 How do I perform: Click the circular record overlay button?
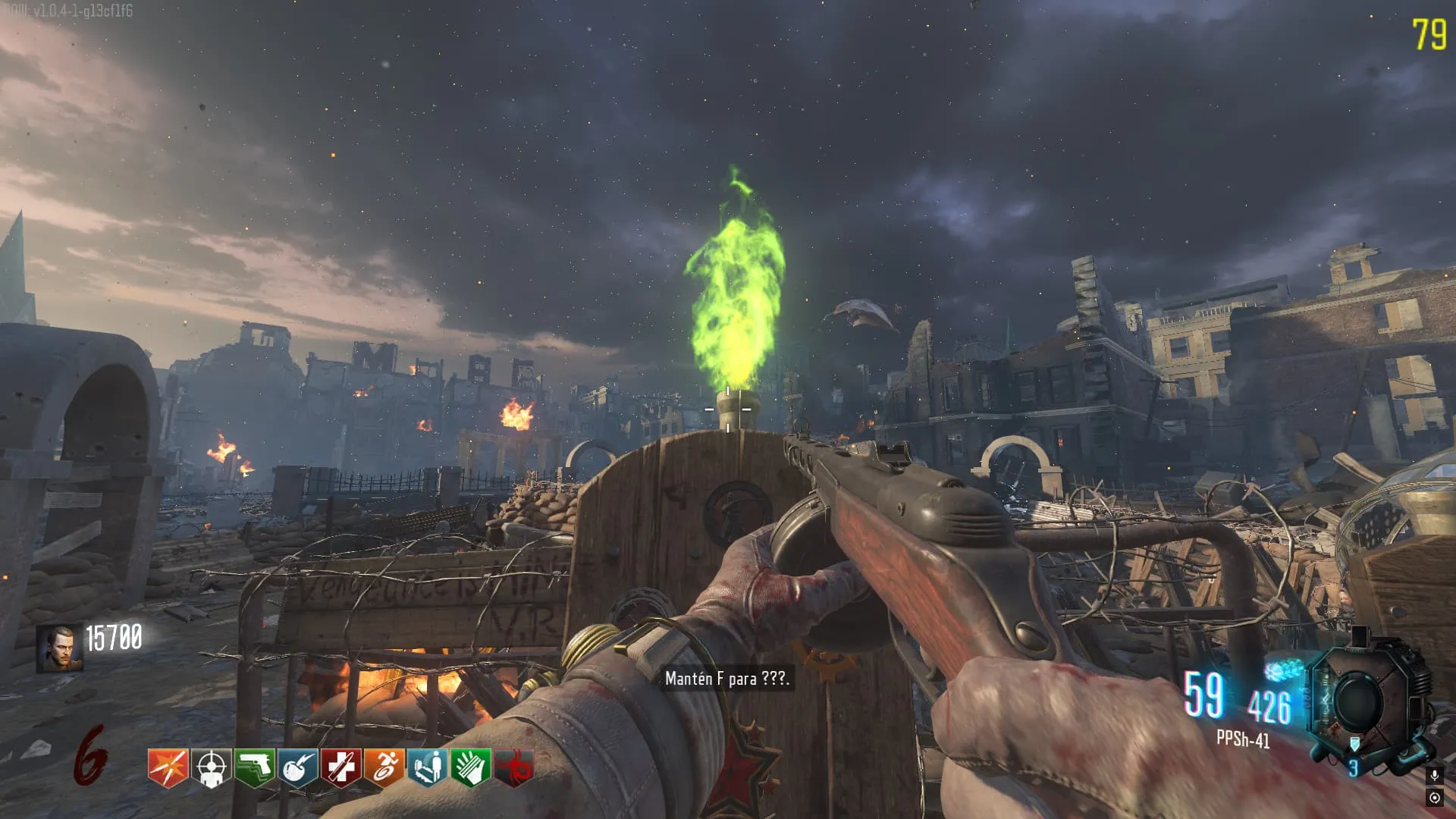point(1434,798)
